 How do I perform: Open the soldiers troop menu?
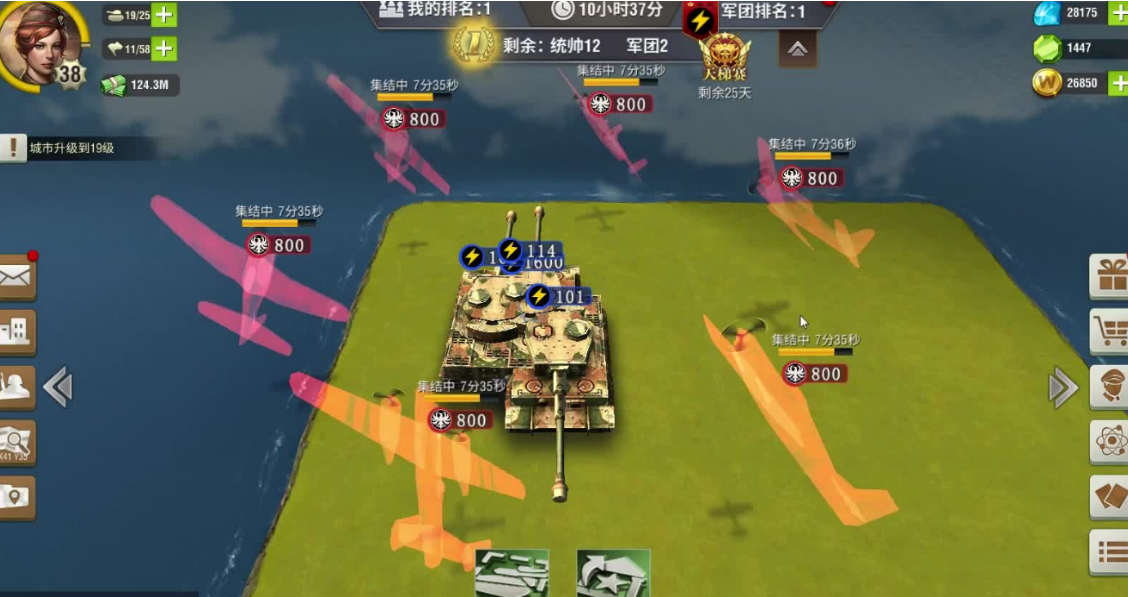[16, 387]
